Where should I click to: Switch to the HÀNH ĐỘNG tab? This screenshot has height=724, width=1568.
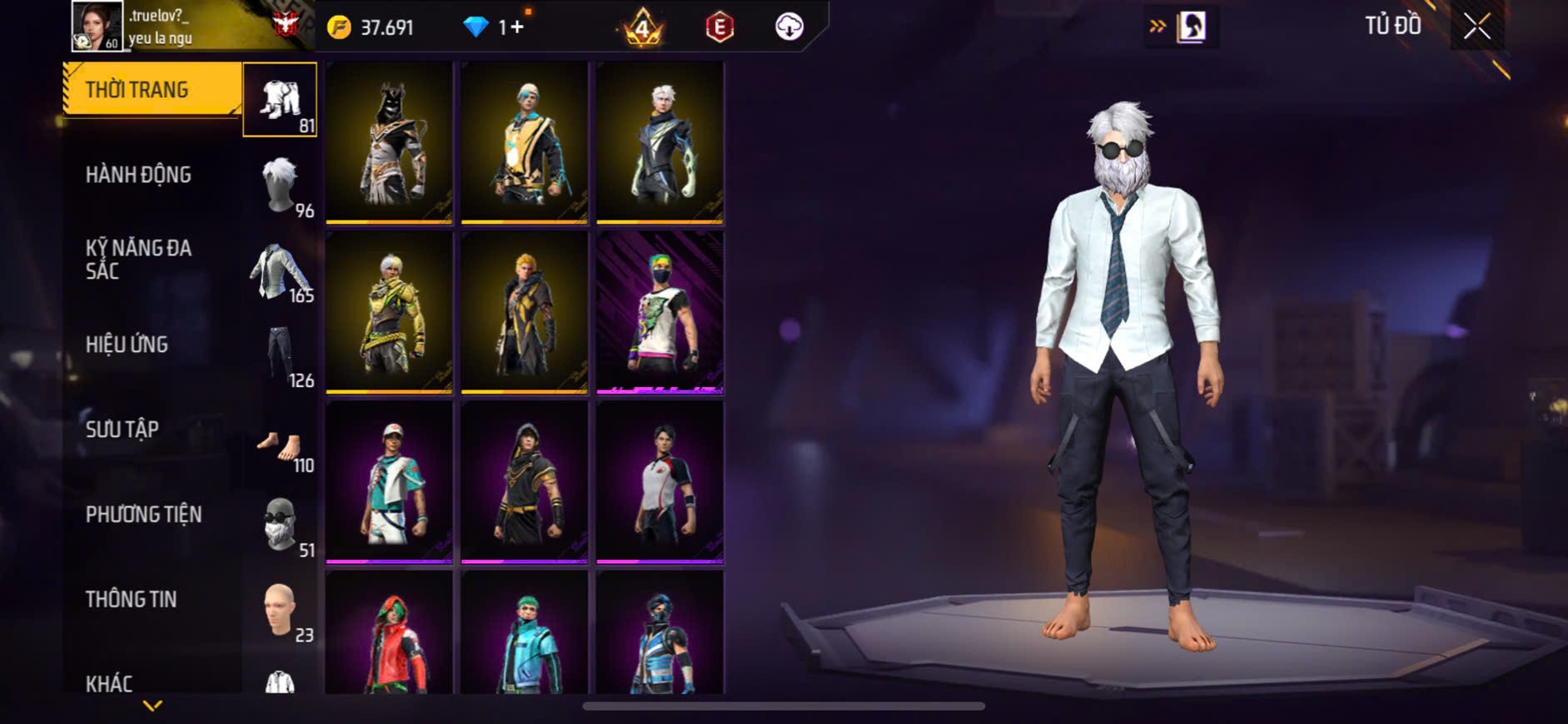(138, 175)
